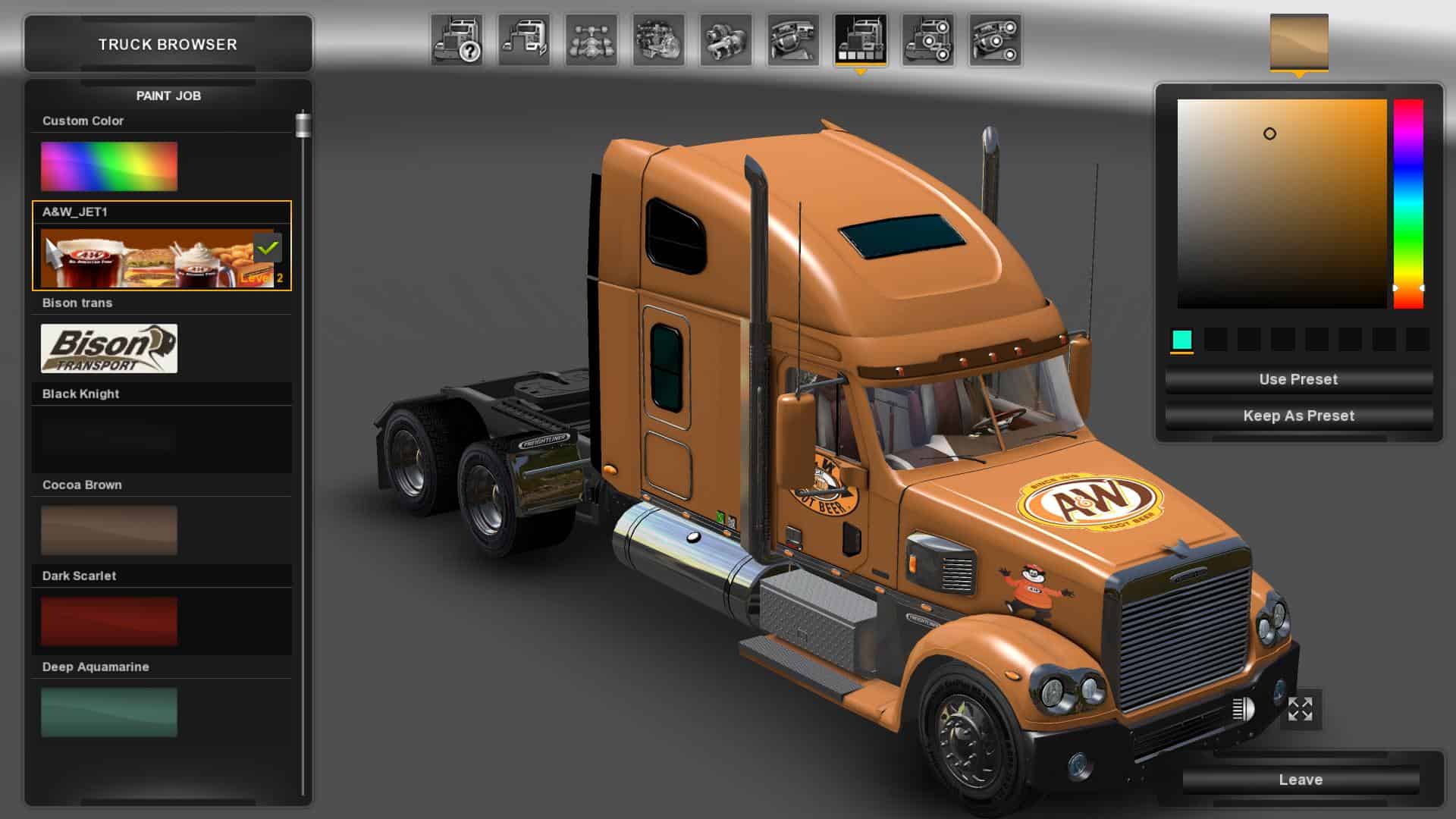The image size is (1456, 819).
Task: Switch to the engine upgrade tab
Action: click(x=659, y=39)
